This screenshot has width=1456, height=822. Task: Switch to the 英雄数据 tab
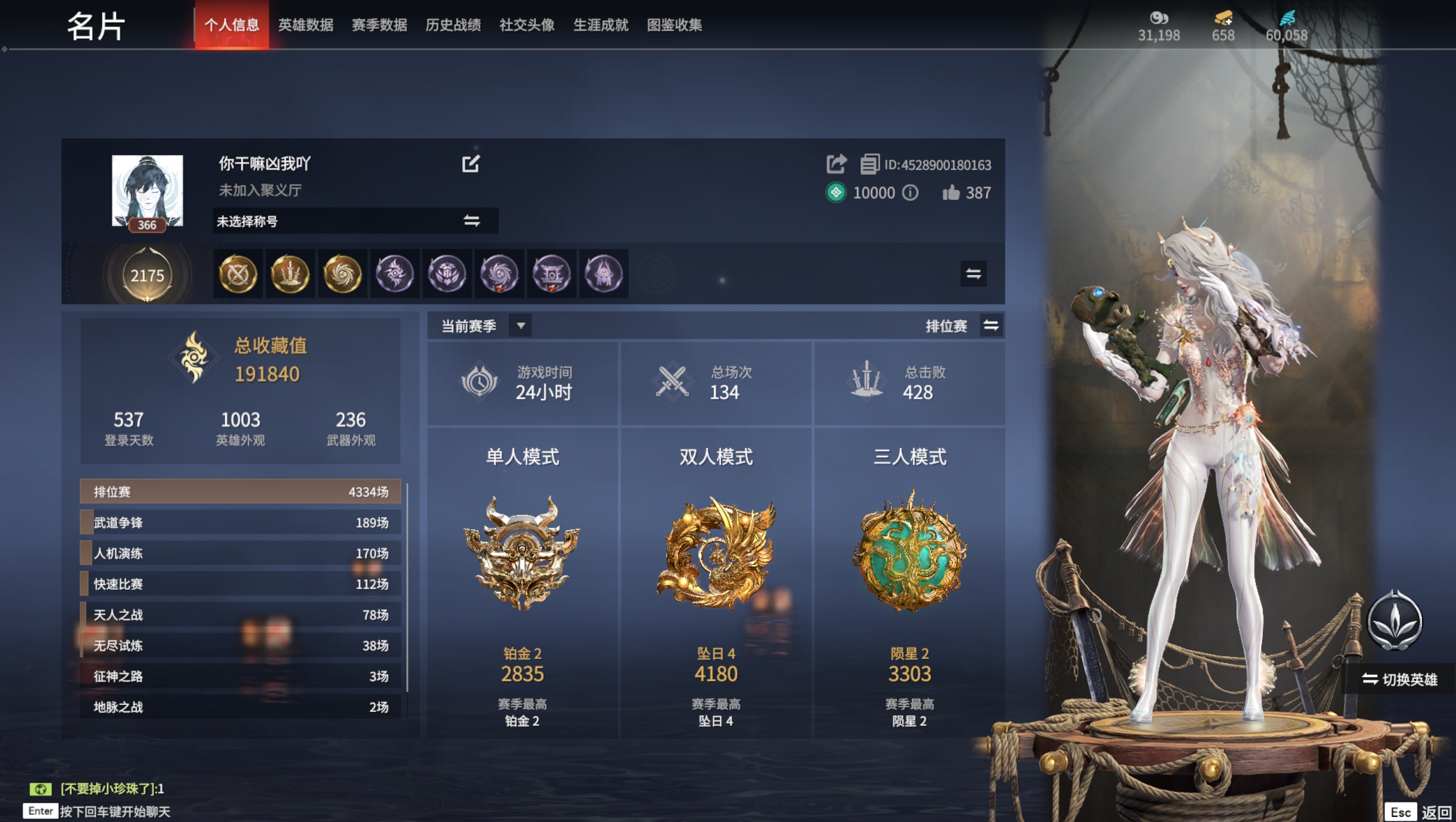click(x=306, y=25)
